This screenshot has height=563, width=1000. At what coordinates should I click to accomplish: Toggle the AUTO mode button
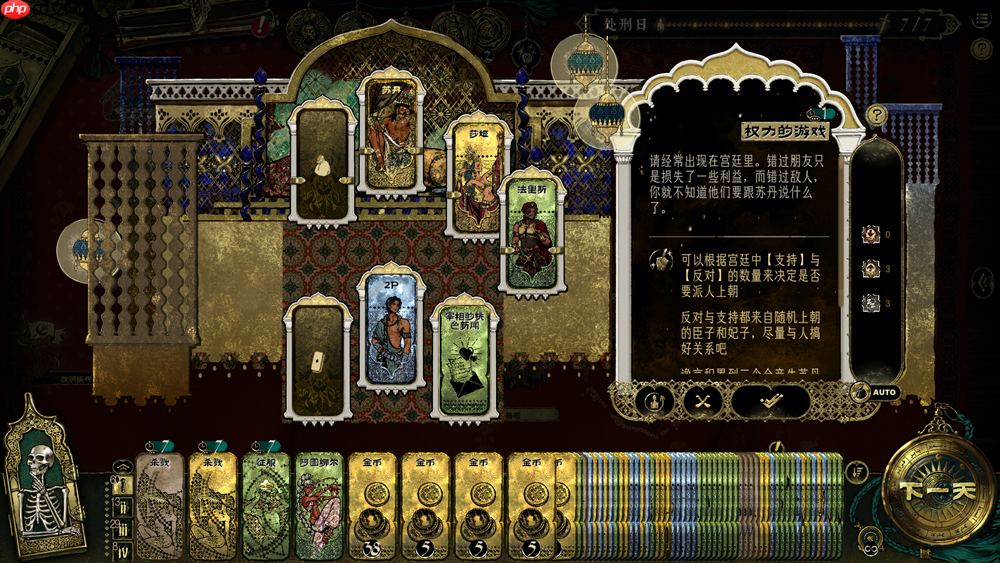tap(876, 392)
